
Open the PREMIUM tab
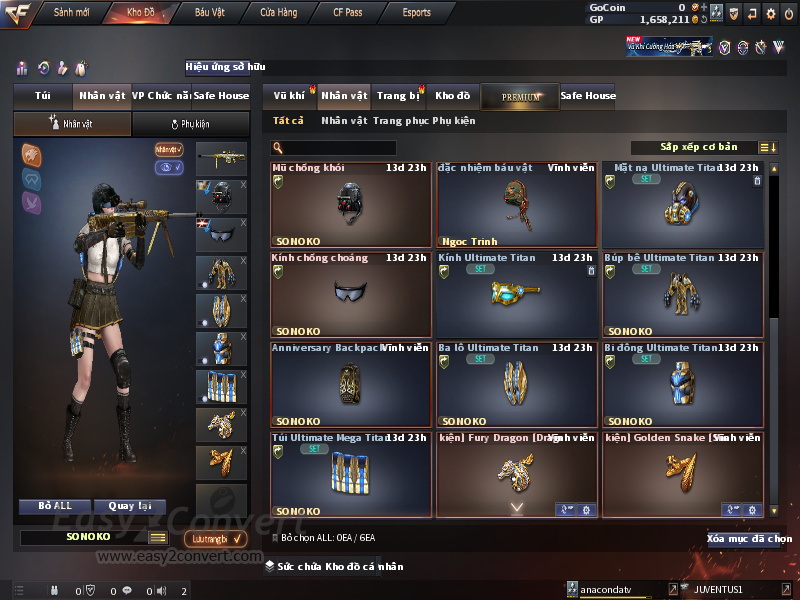pyautogui.click(x=520, y=96)
